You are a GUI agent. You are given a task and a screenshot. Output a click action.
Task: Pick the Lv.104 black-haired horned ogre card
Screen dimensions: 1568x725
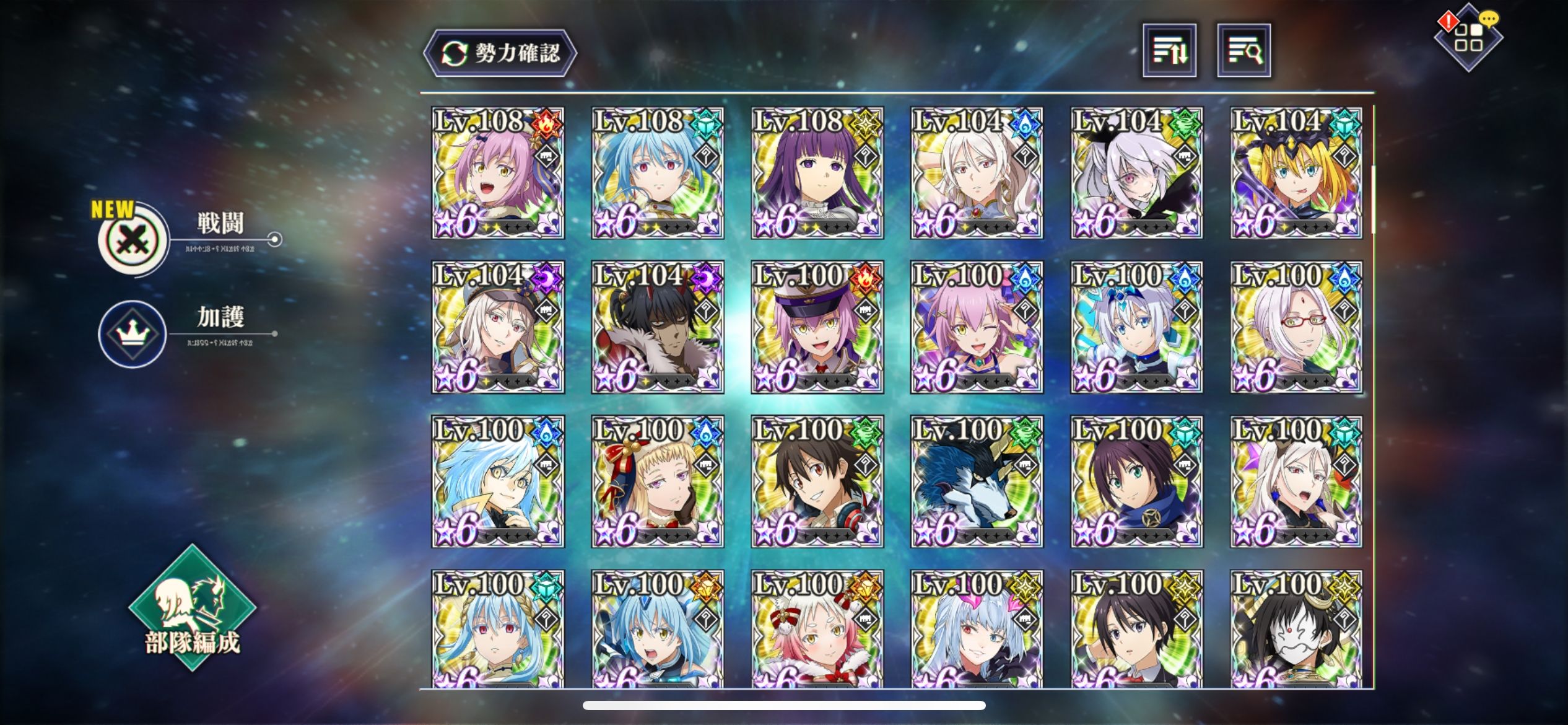[657, 327]
